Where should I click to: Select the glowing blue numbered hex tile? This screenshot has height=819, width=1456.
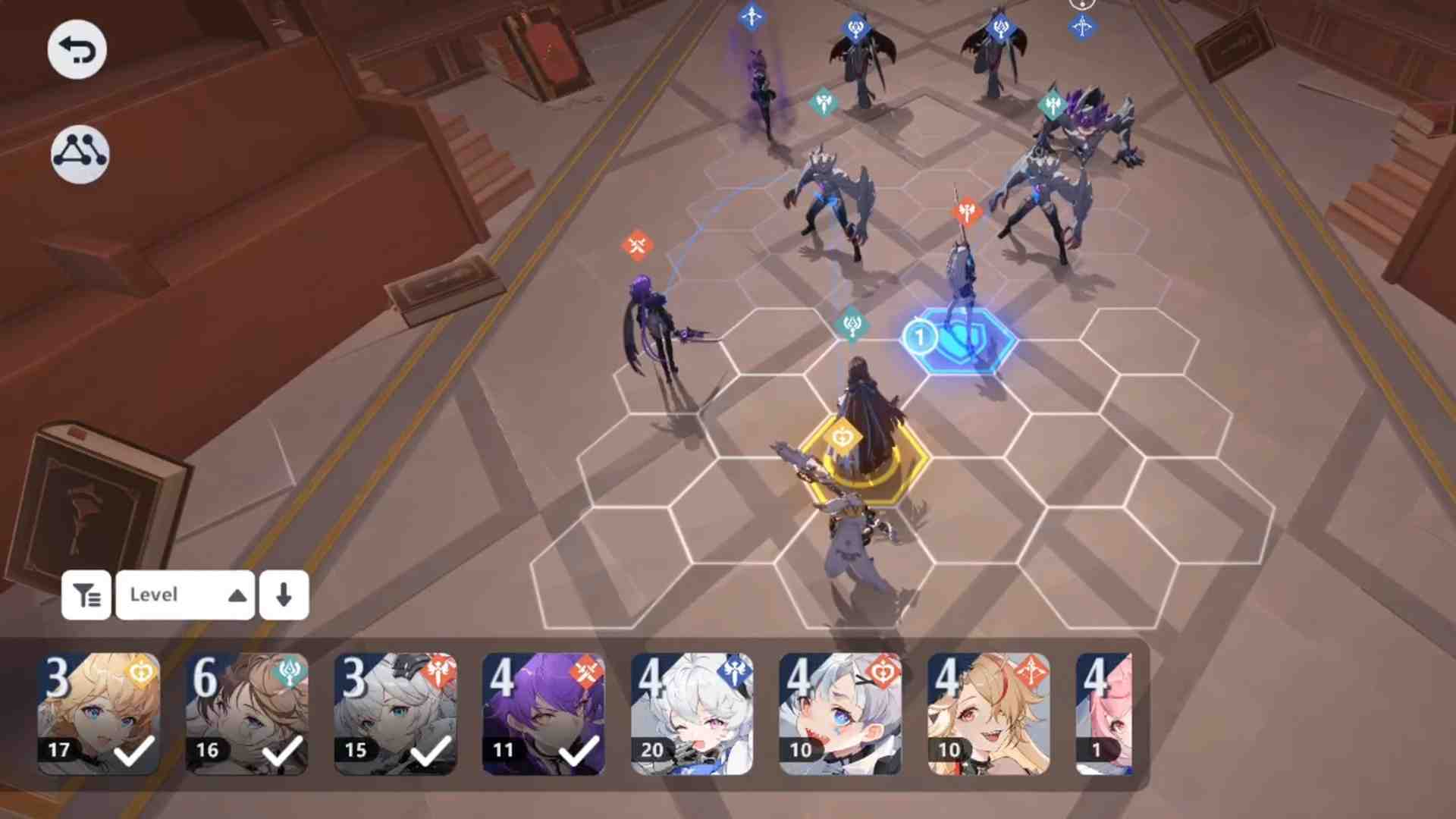(x=960, y=340)
